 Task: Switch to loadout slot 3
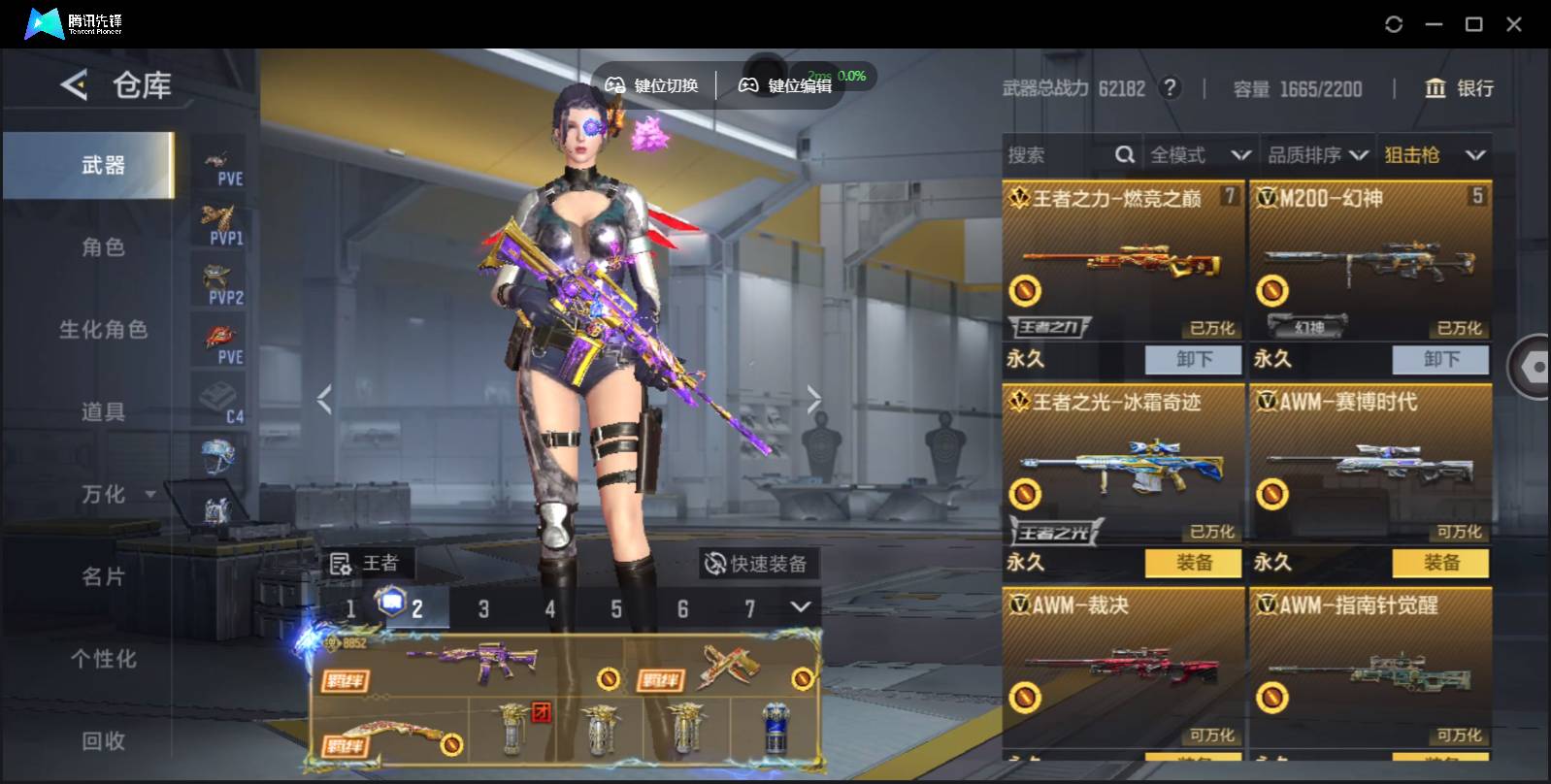coord(483,609)
